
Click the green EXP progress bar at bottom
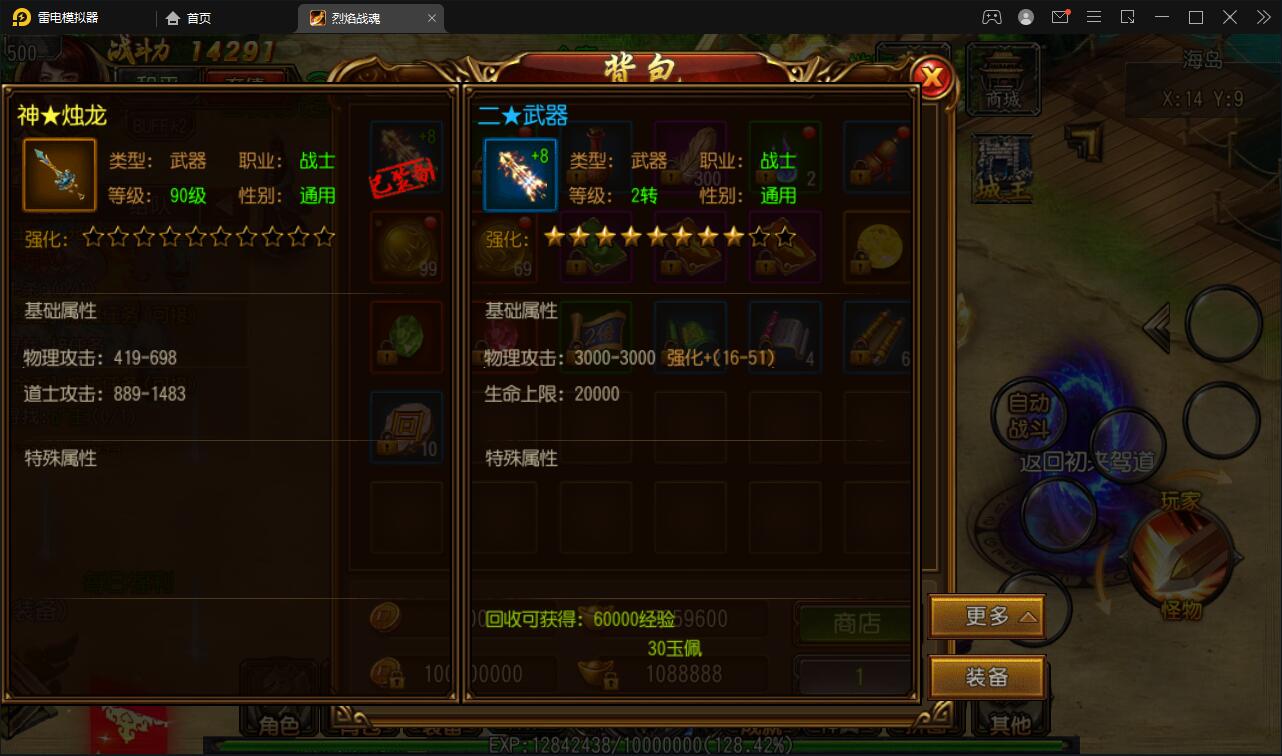pos(640,744)
